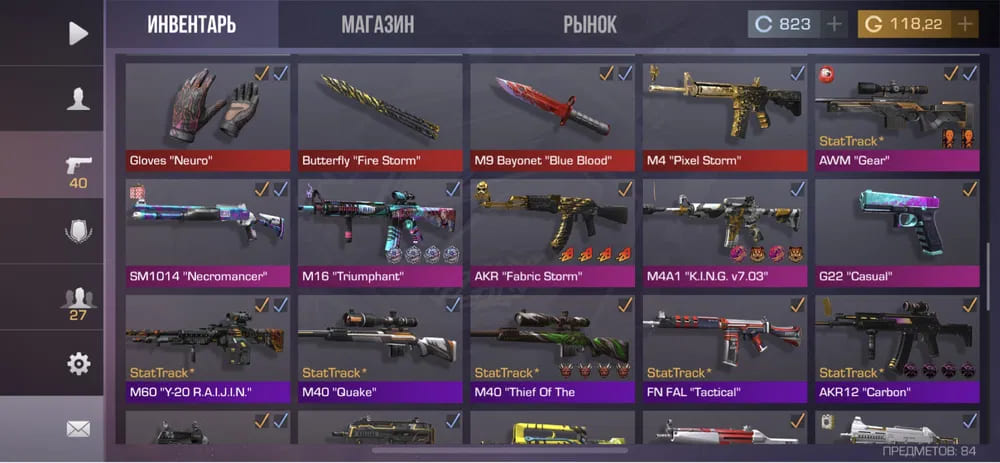Viewport: 1000px width, 463px height.
Task: Add silver coins with the plus button
Action: pos(835,24)
